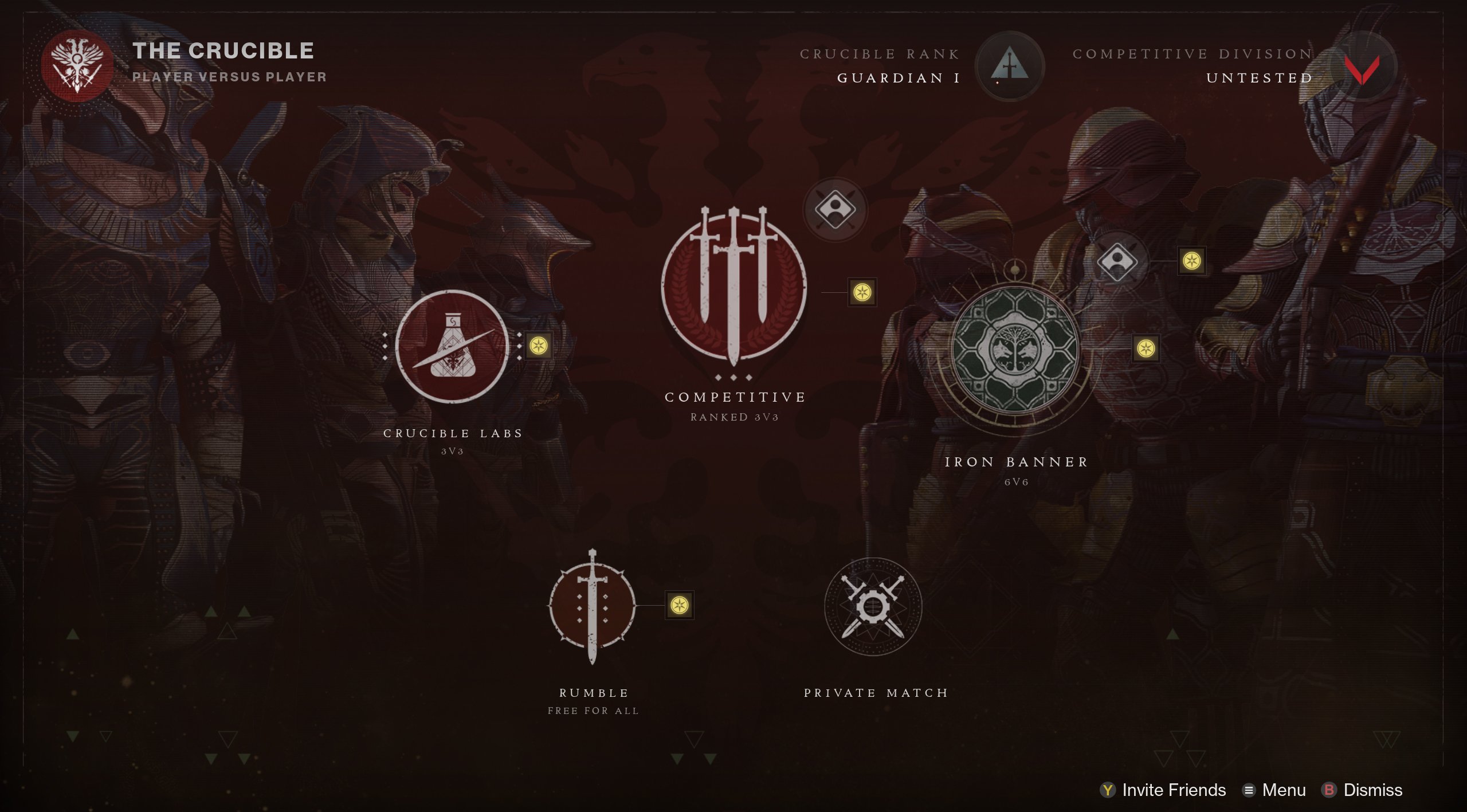Click the Invite Friends option
Screen dimensions: 1467x812
1163,790
